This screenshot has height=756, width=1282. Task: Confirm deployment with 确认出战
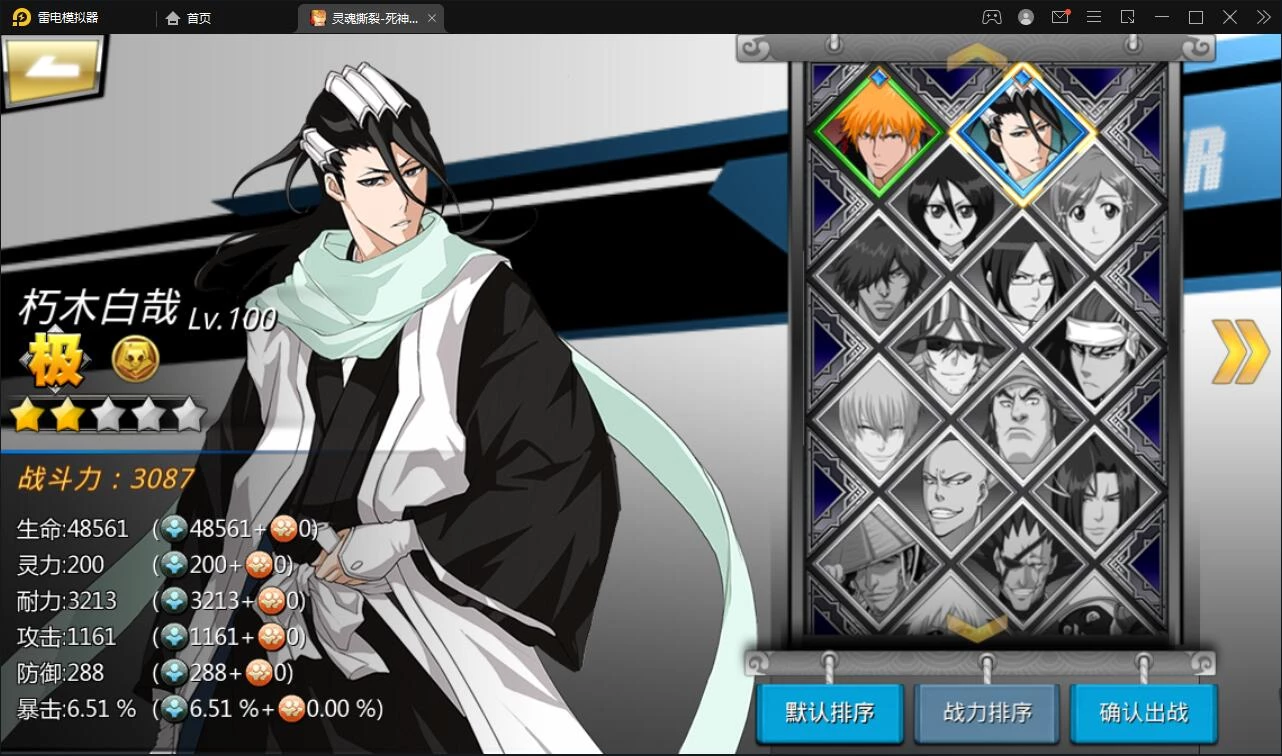1143,712
